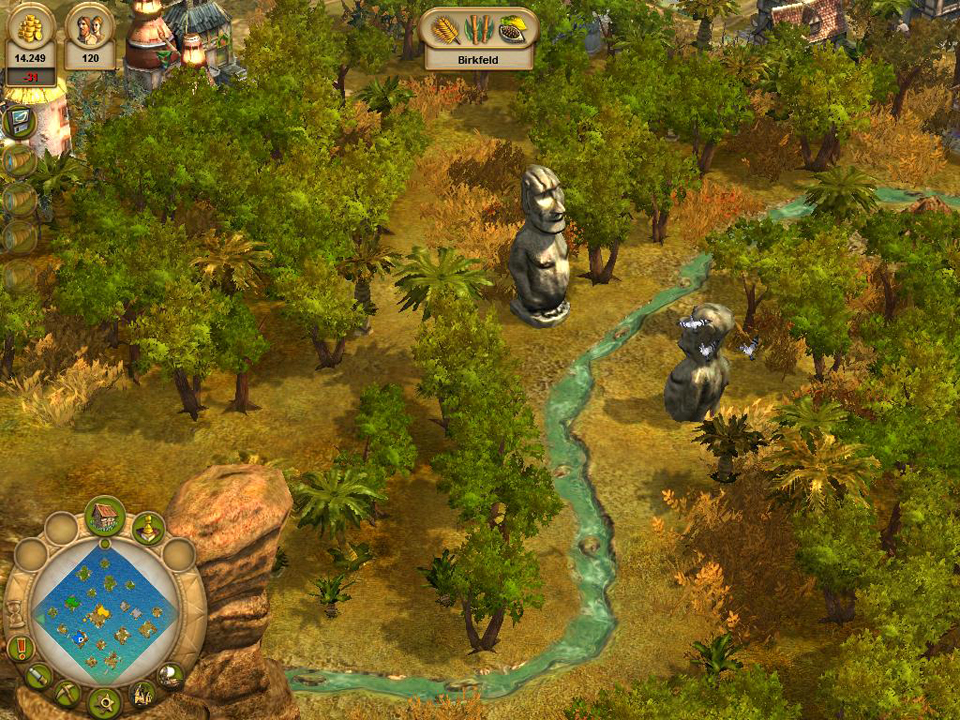Click the sugar cane fertility icon
This screenshot has height=720, width=960.
pos(479,30)
